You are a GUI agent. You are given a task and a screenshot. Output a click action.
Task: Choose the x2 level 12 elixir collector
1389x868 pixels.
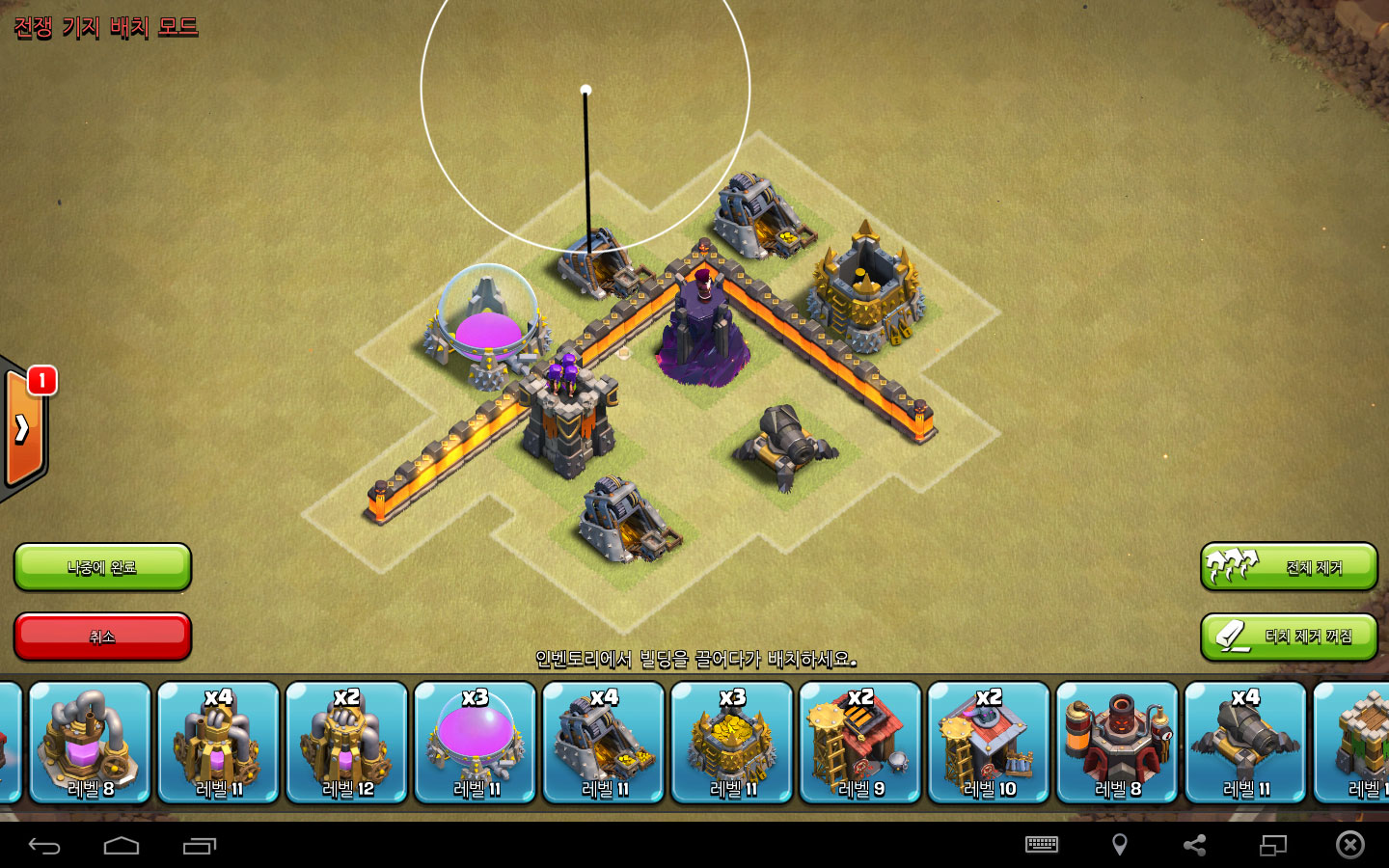pos(346,743)
